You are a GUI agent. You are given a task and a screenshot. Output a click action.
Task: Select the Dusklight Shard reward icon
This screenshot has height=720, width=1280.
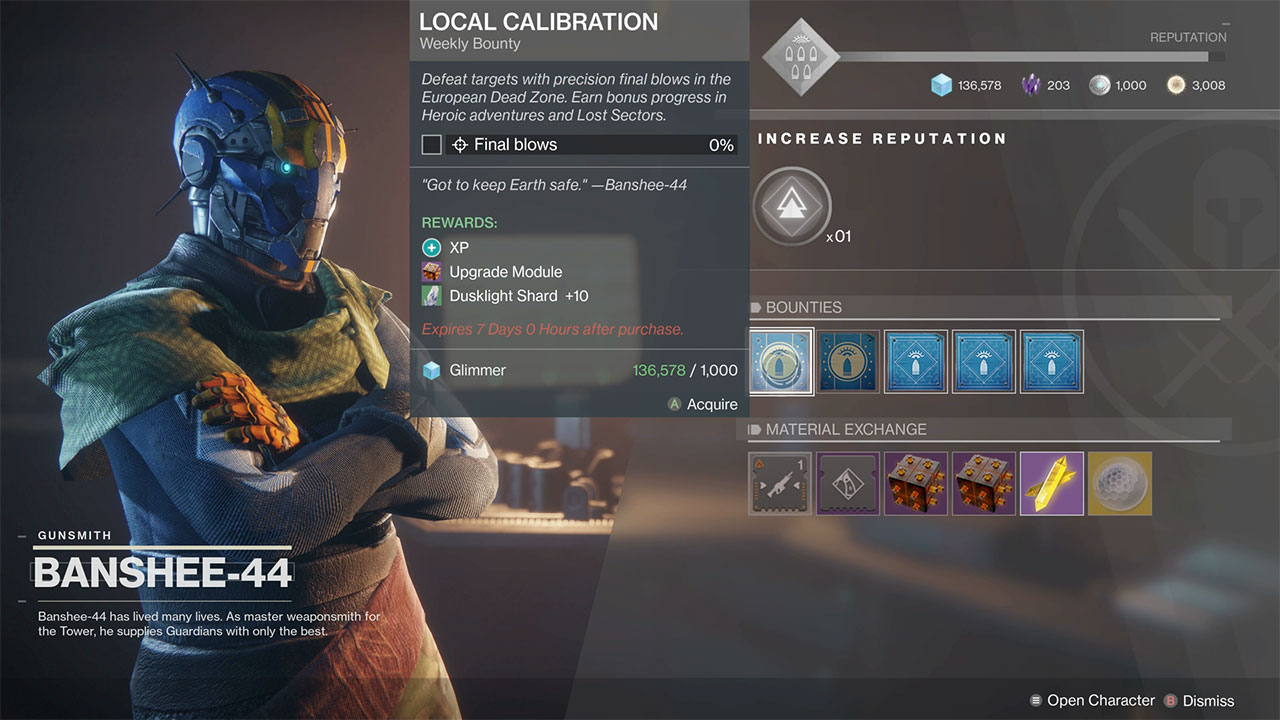click(x=430, y=296)
